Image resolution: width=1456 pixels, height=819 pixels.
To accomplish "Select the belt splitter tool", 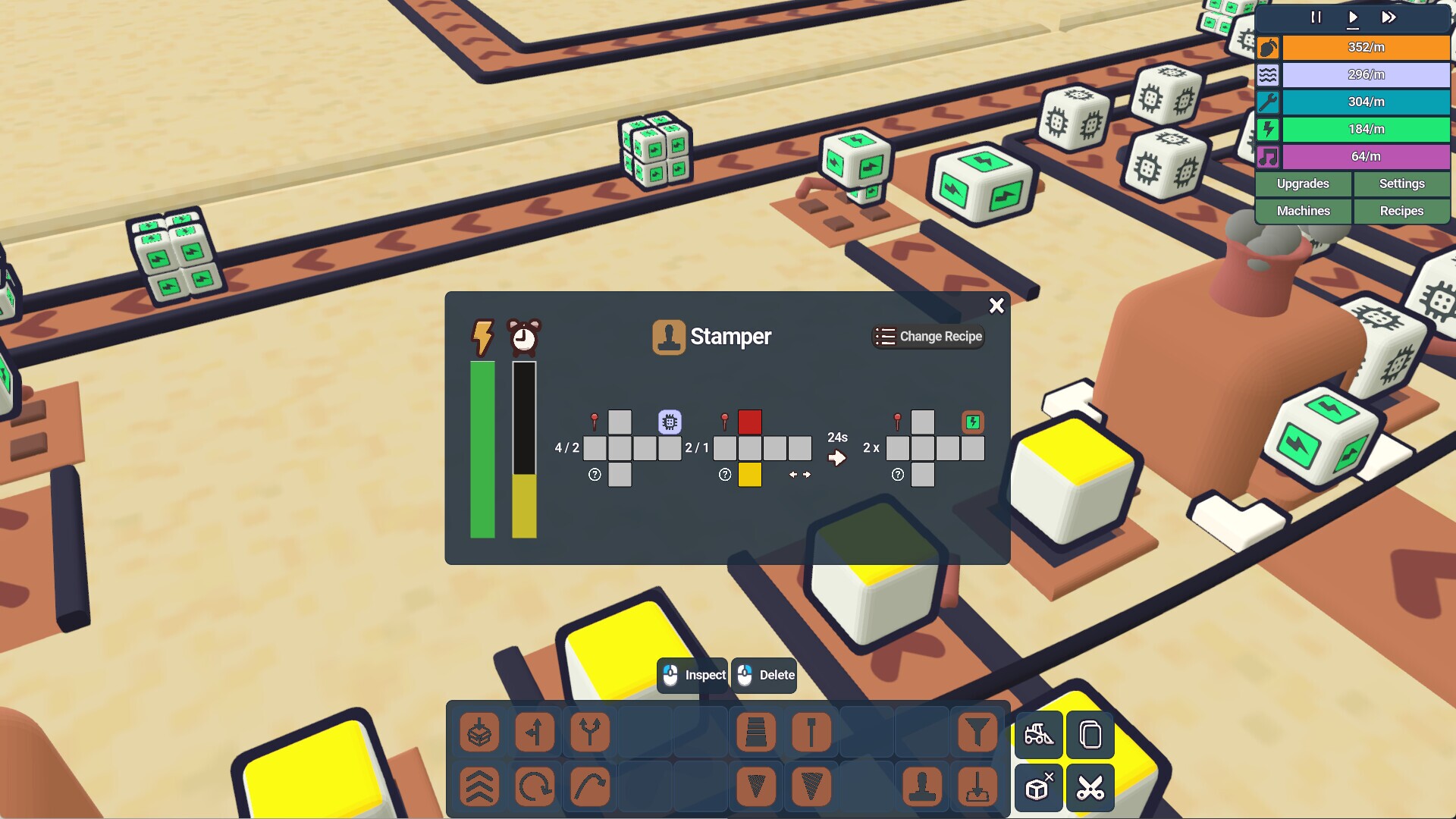I will coord(535,733).
